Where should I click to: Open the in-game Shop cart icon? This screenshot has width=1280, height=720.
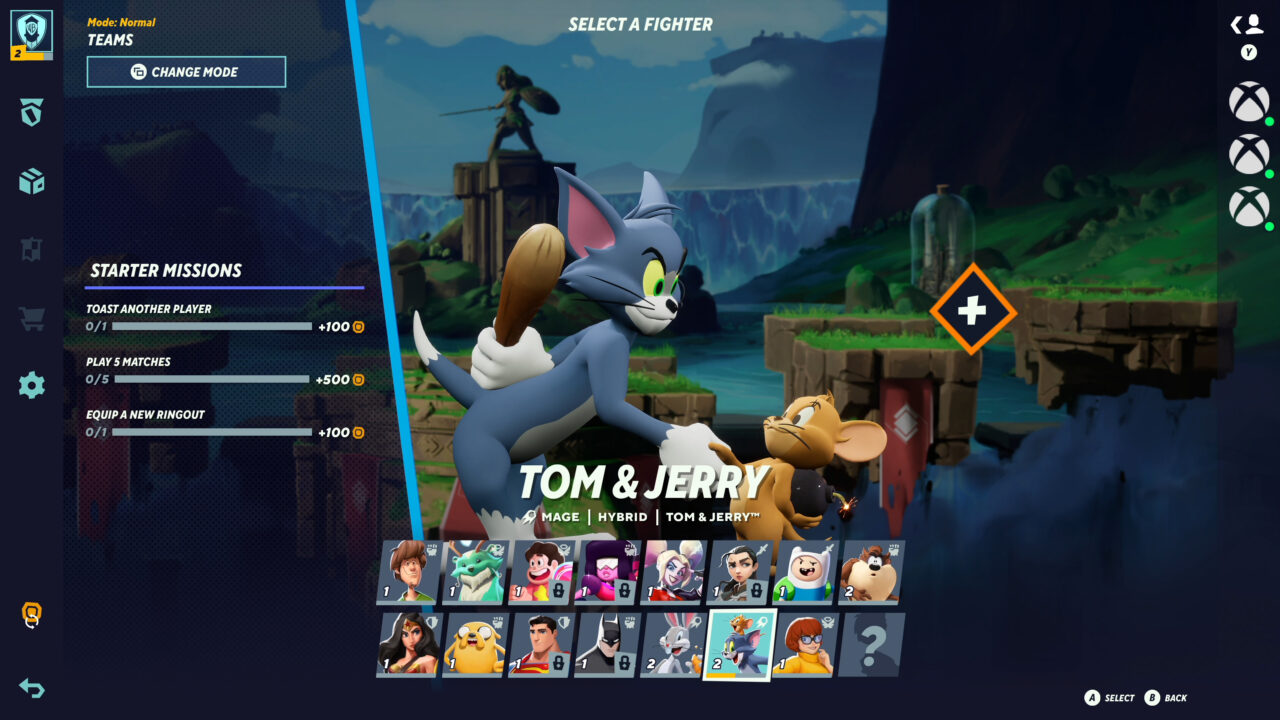pos(30,317)
